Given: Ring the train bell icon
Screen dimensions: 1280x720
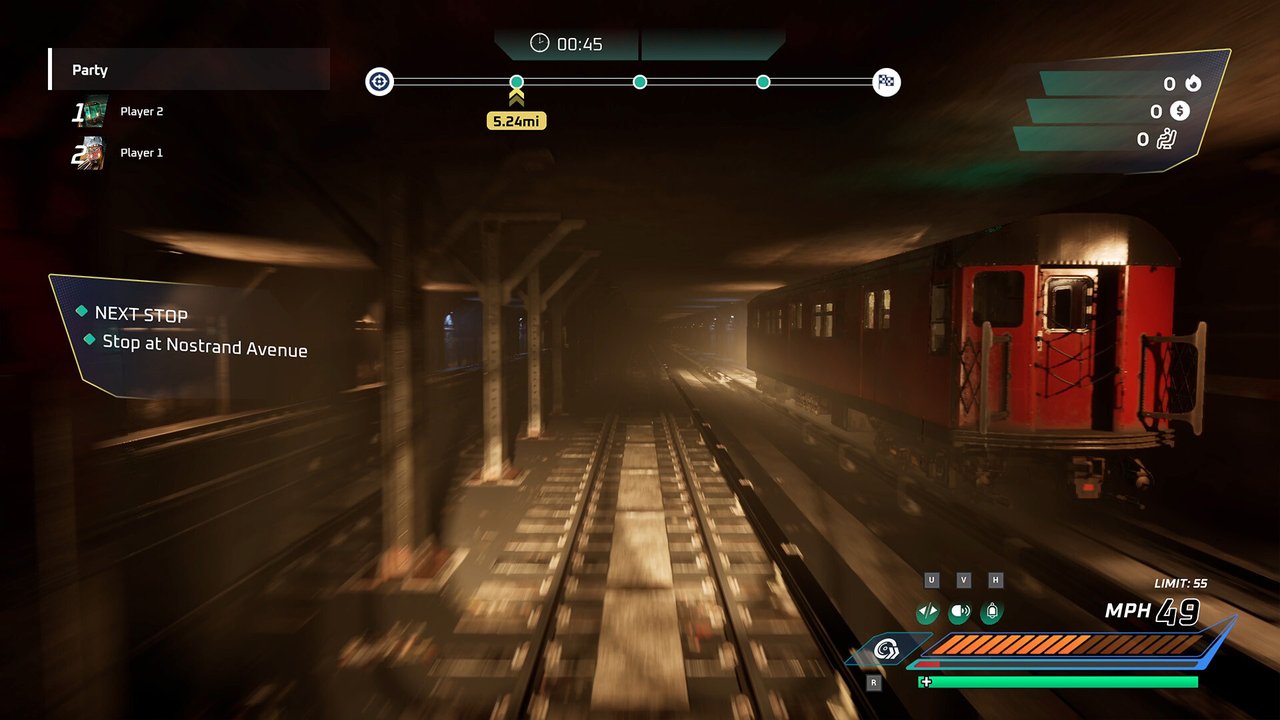Looking at the screenshot, I should [992, 612].
